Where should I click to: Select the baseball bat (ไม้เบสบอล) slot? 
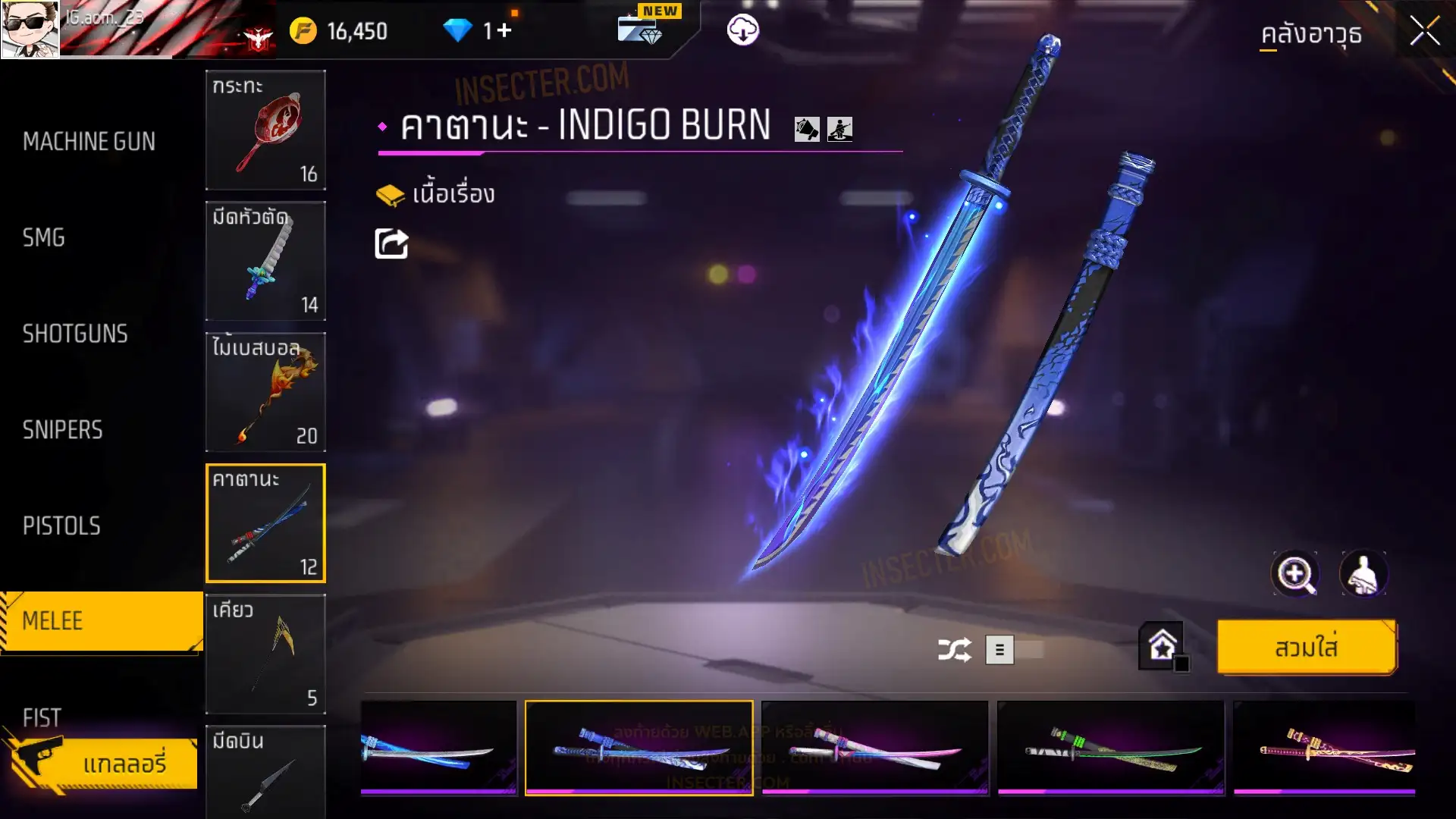point(265,392)
